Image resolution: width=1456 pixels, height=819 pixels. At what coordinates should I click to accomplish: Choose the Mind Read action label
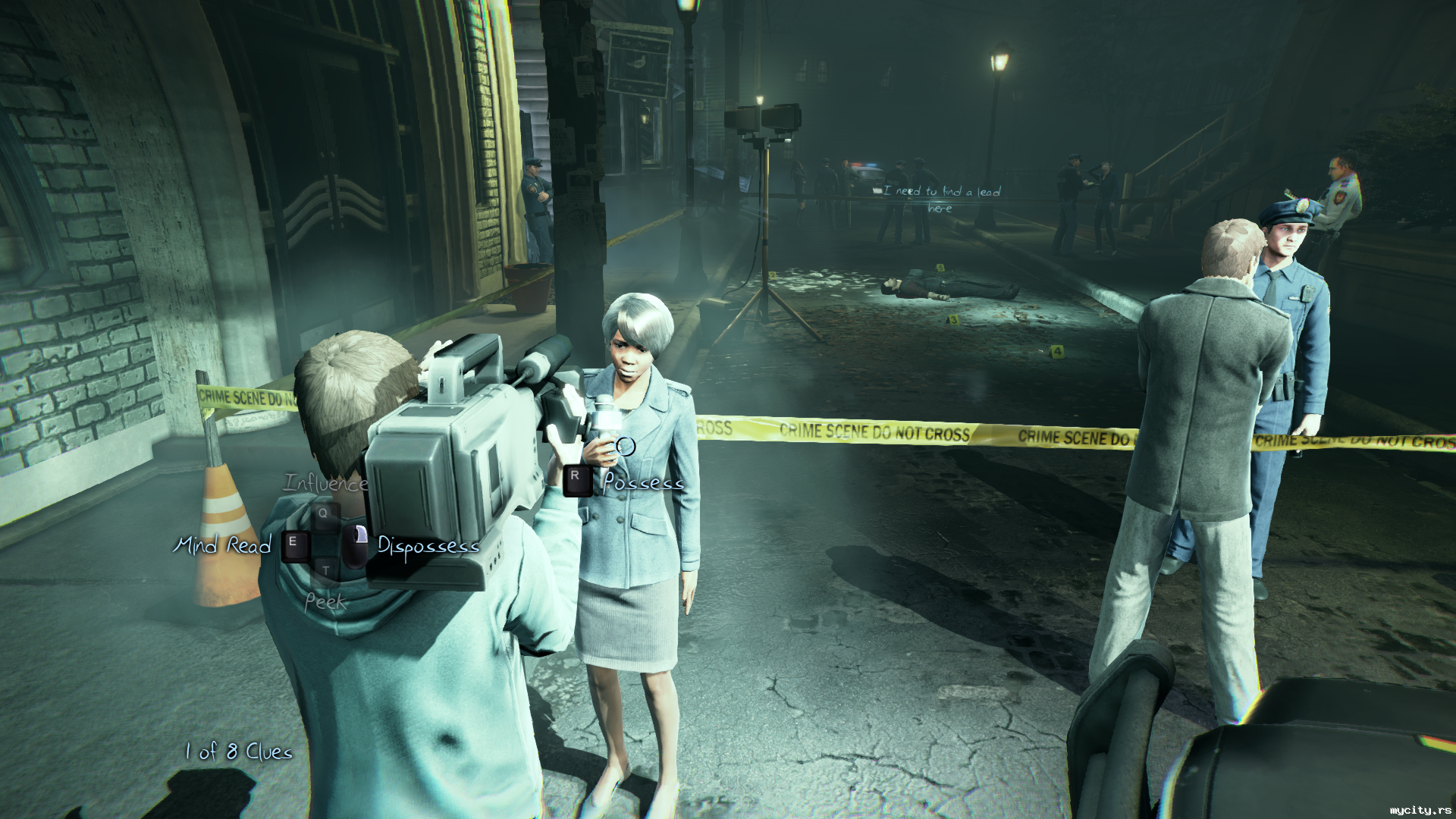click(222, 544)
